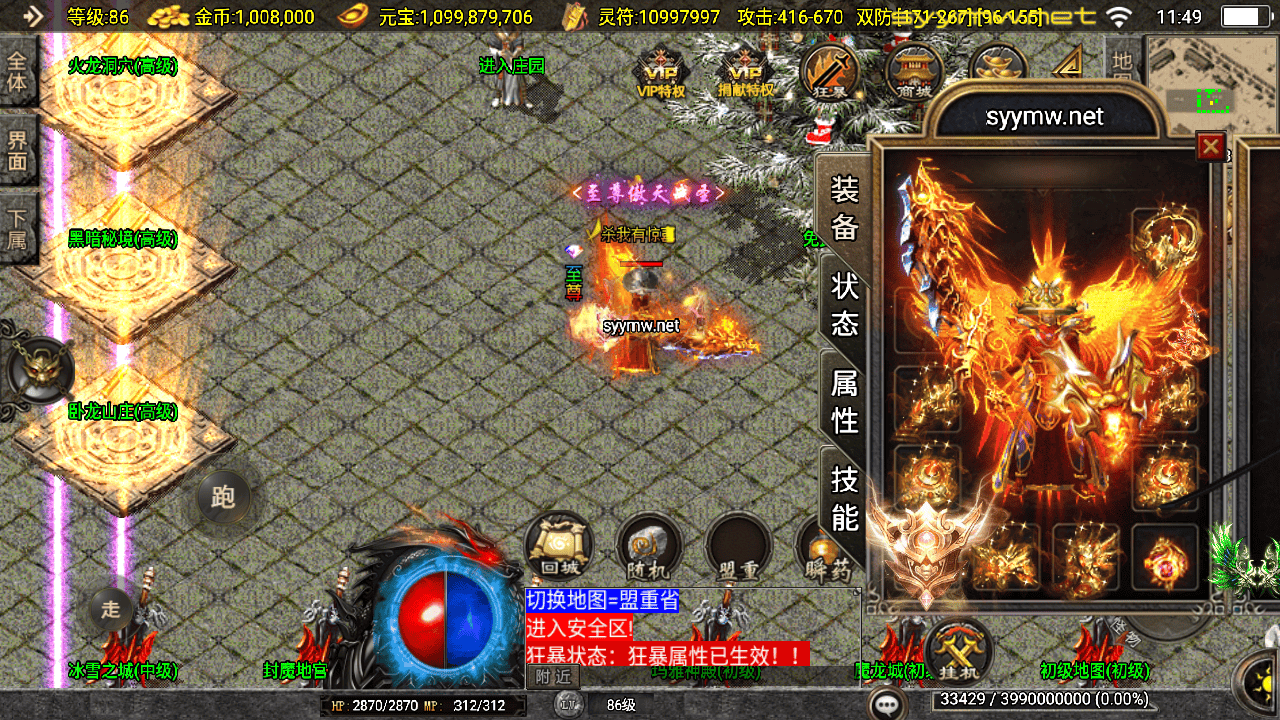1280x720 pixels.
Task: Select the 界面 interface tab
Action: pyautogui.click(x=18, y=151)
